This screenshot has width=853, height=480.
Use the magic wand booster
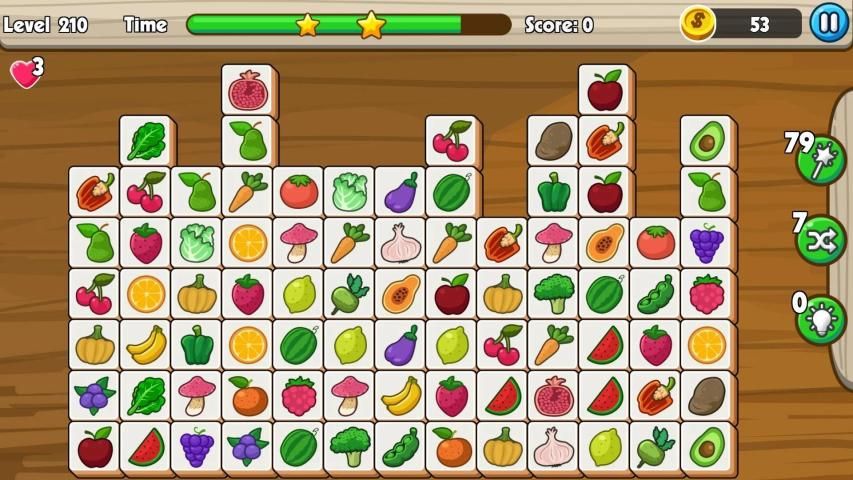(x=821, y=160)
